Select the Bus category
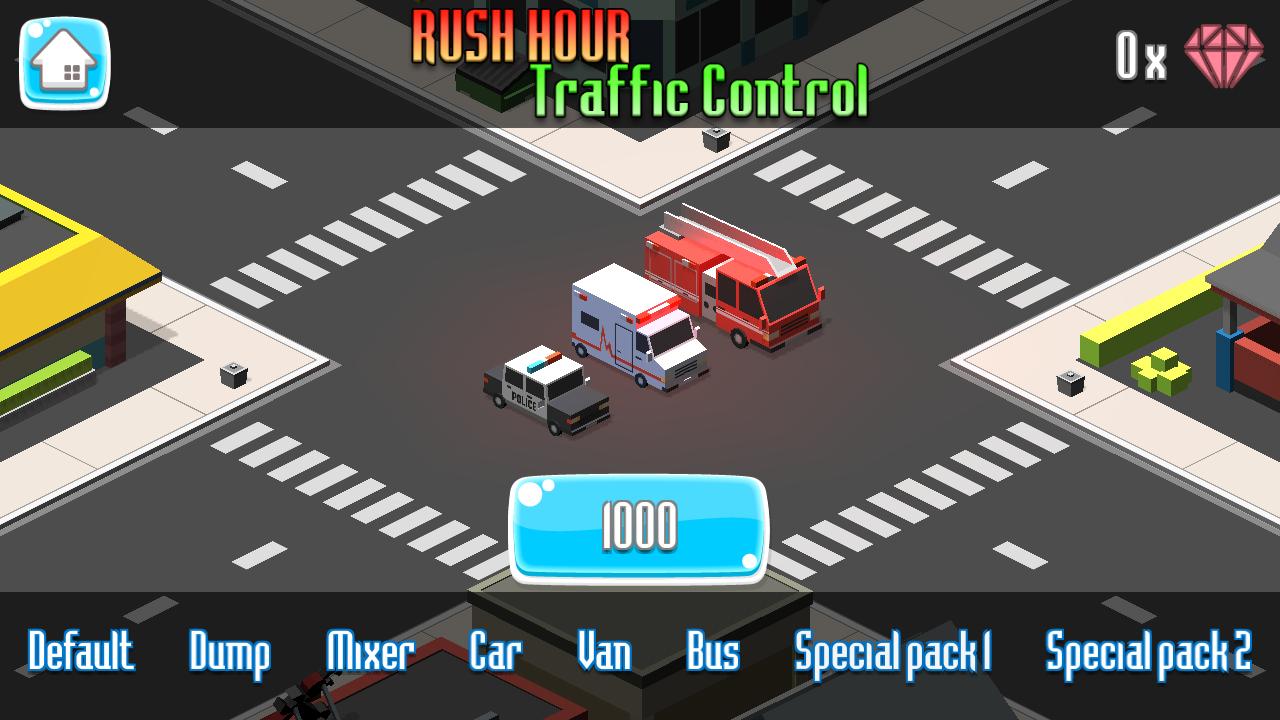The image size is (1280, 720). coord(713,651)
